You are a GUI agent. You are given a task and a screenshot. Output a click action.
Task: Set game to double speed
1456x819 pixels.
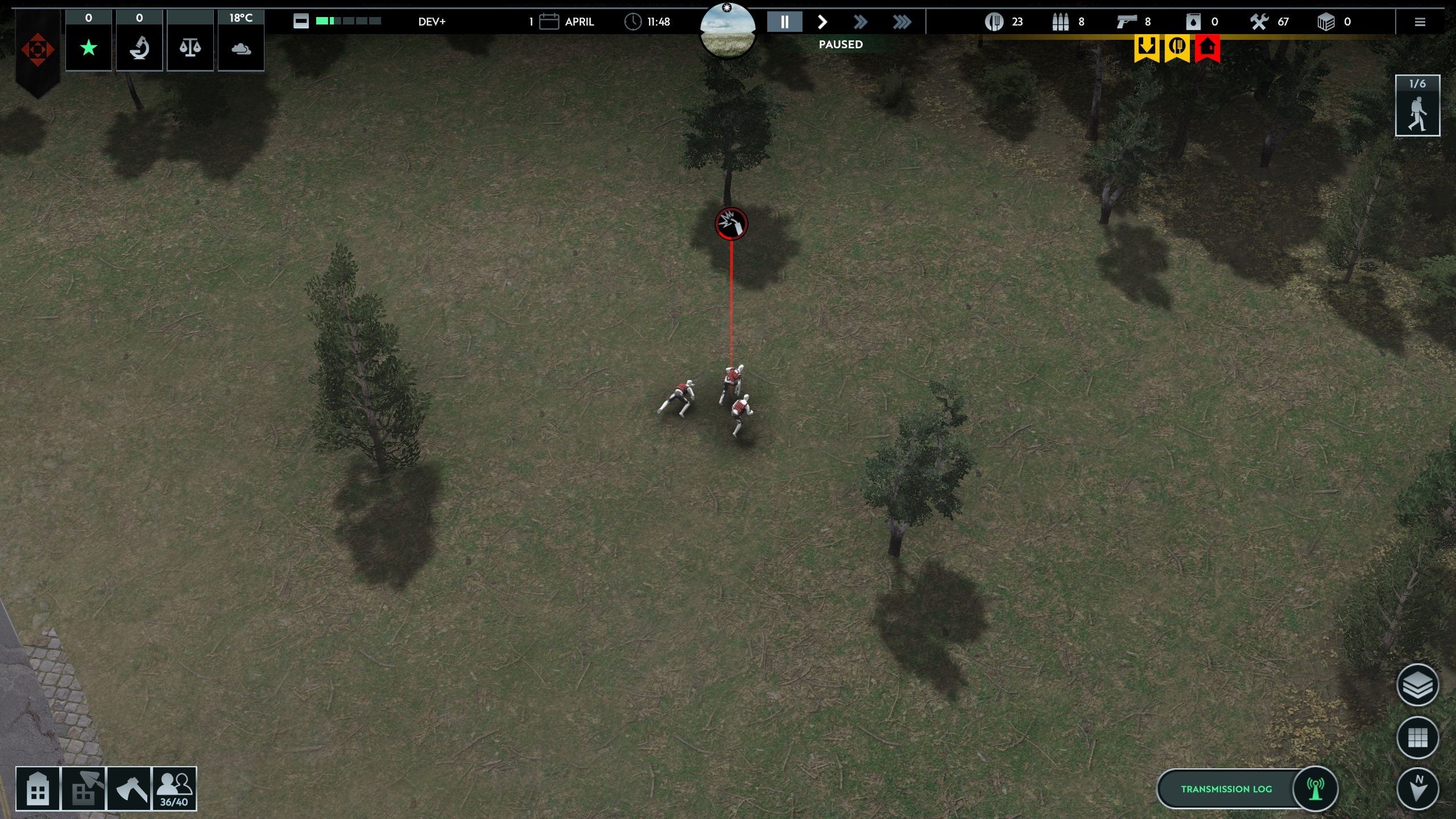[861, 22]
